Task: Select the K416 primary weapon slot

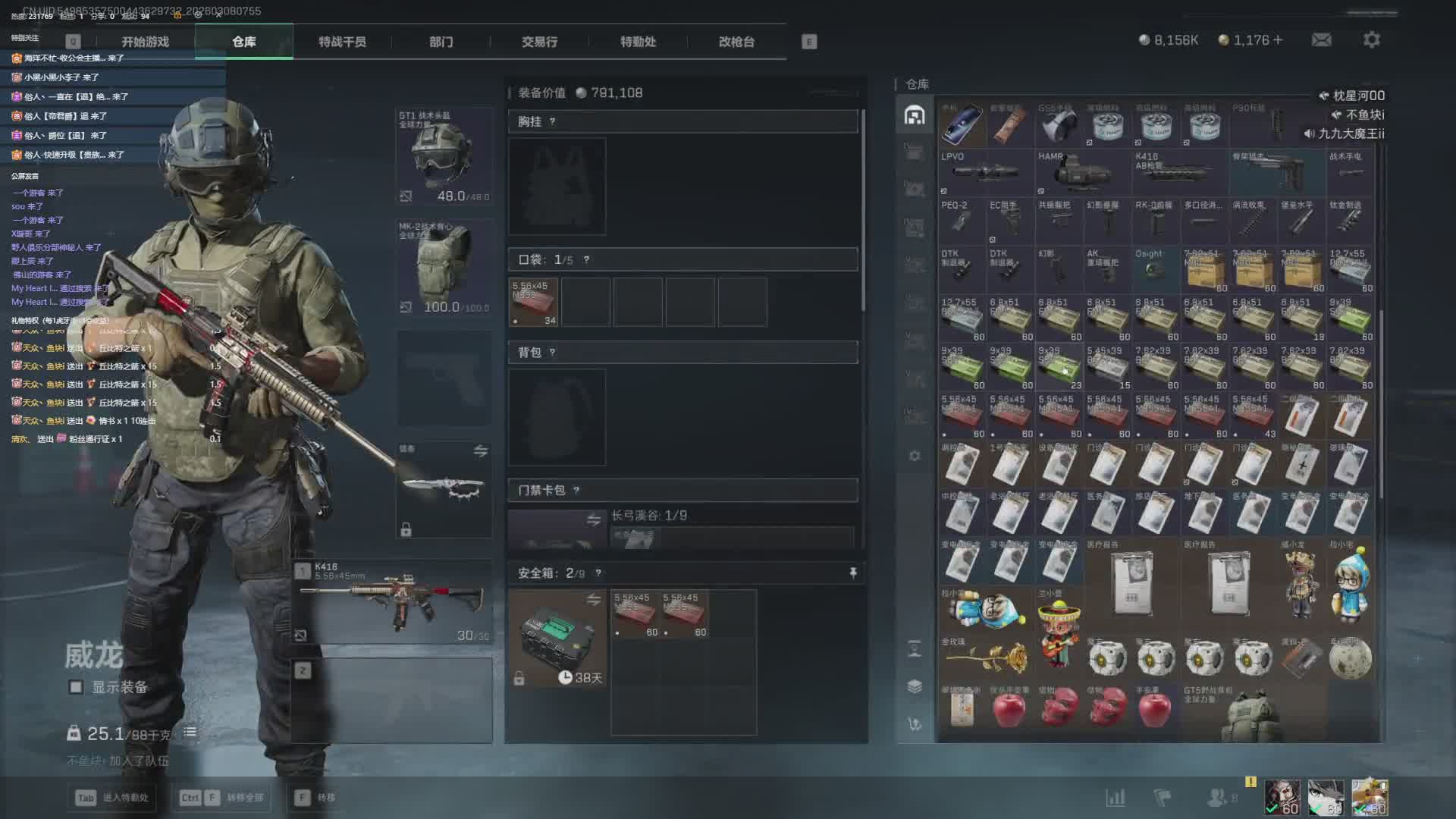Action: 393,601
